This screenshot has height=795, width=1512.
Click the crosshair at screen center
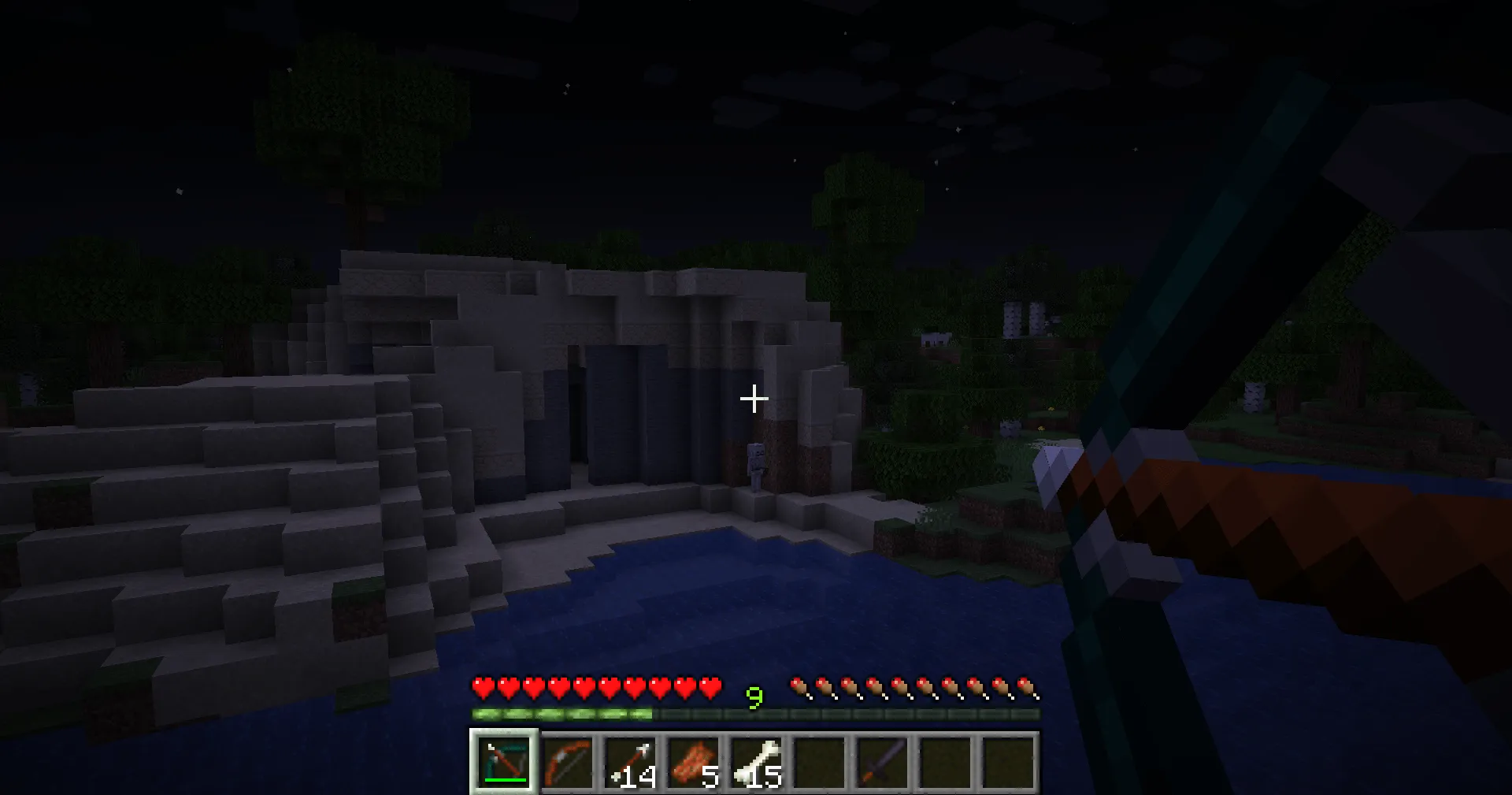click(754, 399)
